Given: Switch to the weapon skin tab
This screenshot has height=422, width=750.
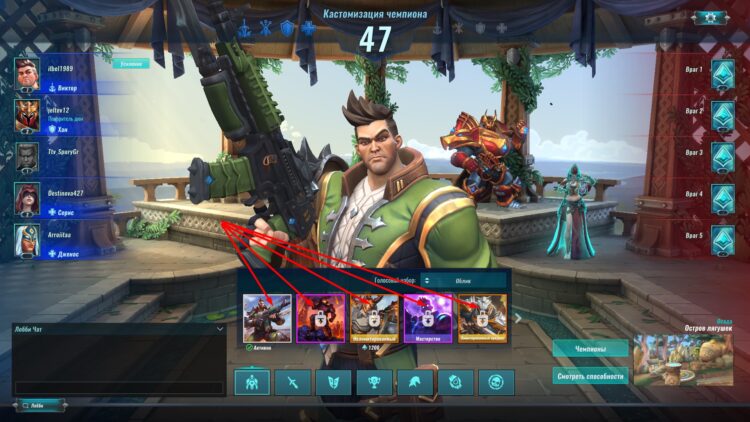Looking at the screenshot, I should 293,382.
